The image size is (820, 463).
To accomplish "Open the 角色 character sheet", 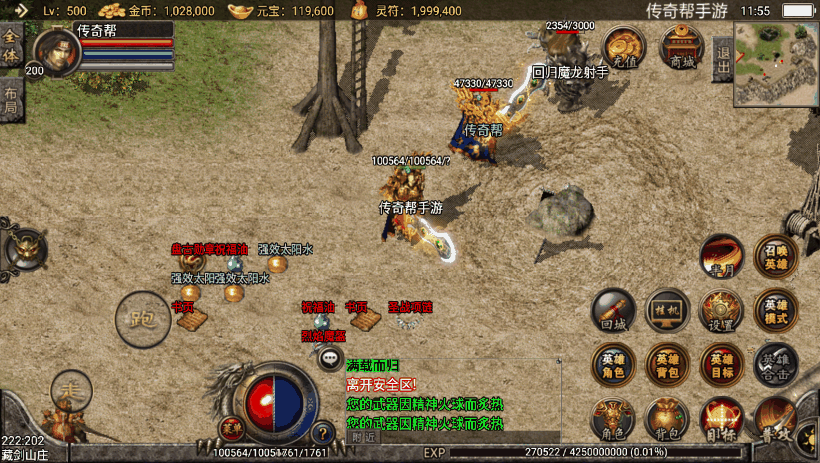I will [x=613, y=418].
